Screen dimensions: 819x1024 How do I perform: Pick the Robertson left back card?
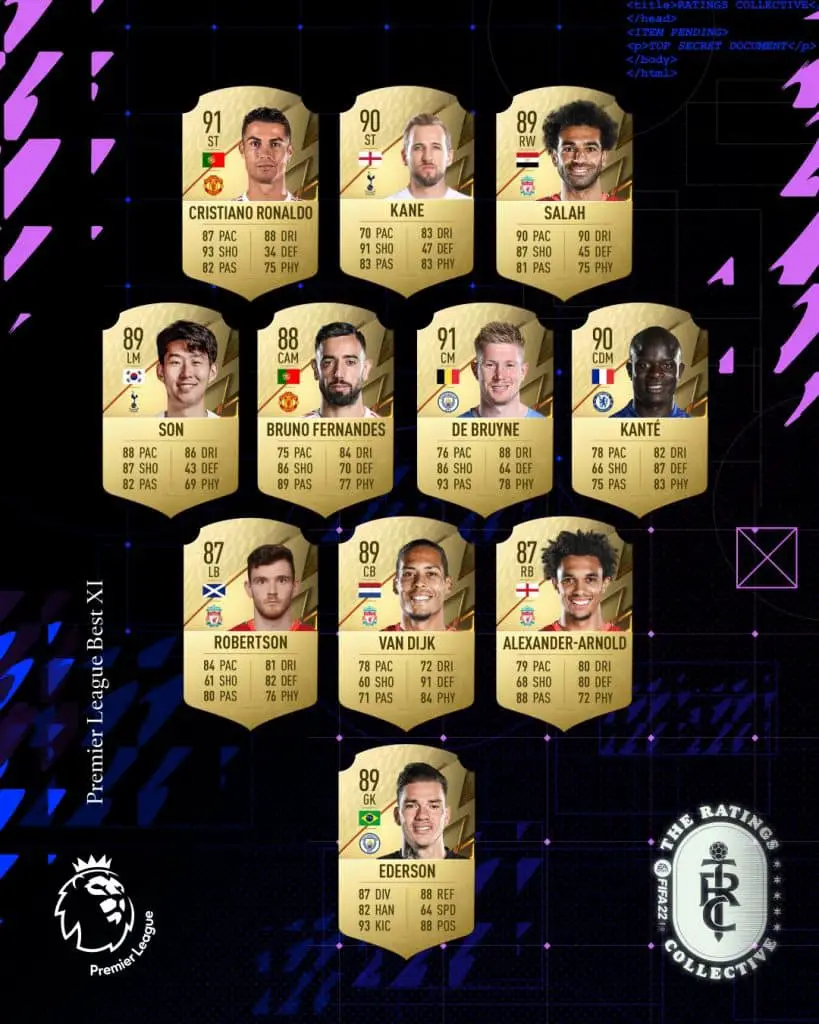(250, 622)
